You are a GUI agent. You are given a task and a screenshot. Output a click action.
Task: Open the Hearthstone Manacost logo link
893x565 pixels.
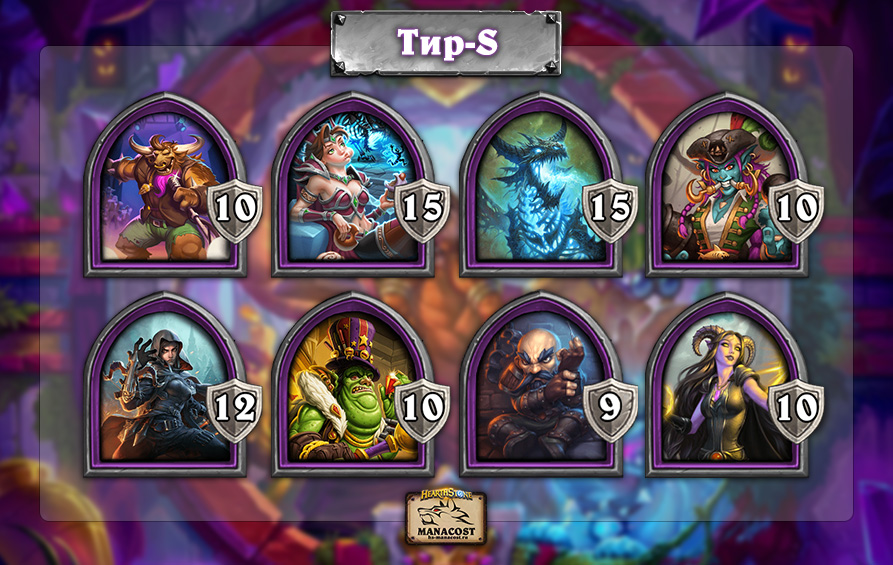click(446, 518)
